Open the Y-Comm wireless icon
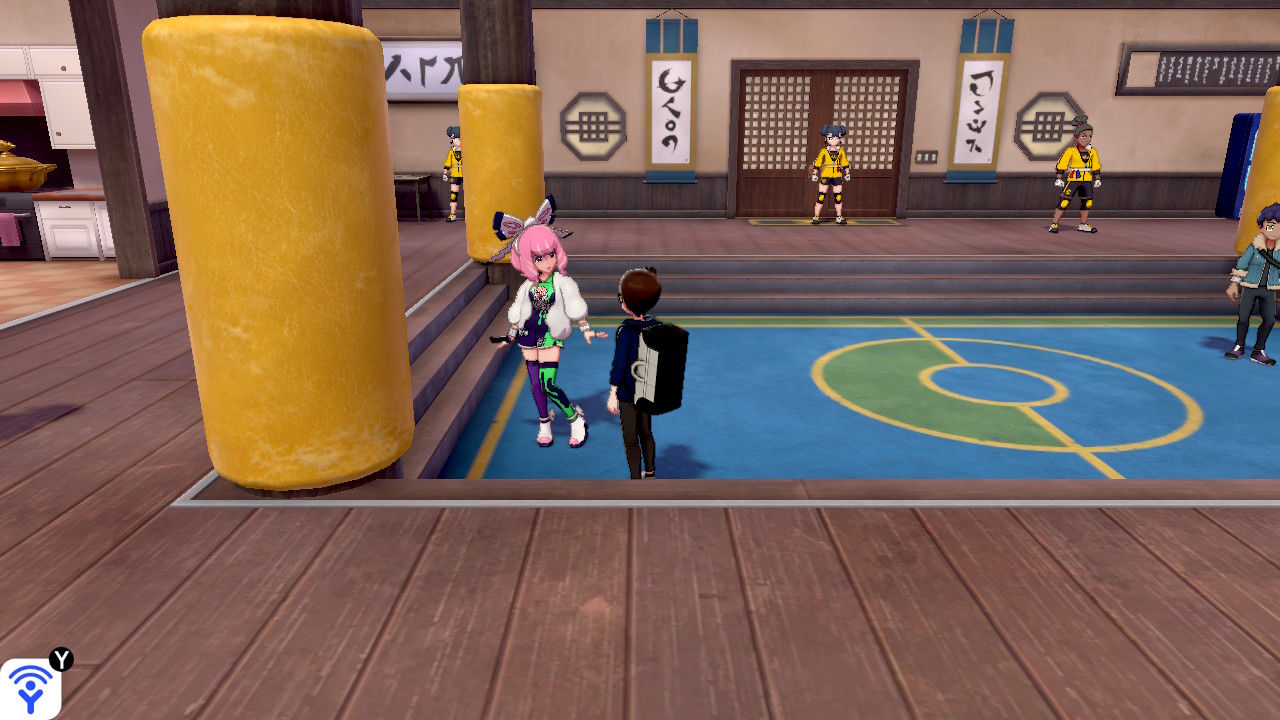Image resolution: width=1280 pixels, height=720 pixels. pyautogui.click(x=30, y=688)
